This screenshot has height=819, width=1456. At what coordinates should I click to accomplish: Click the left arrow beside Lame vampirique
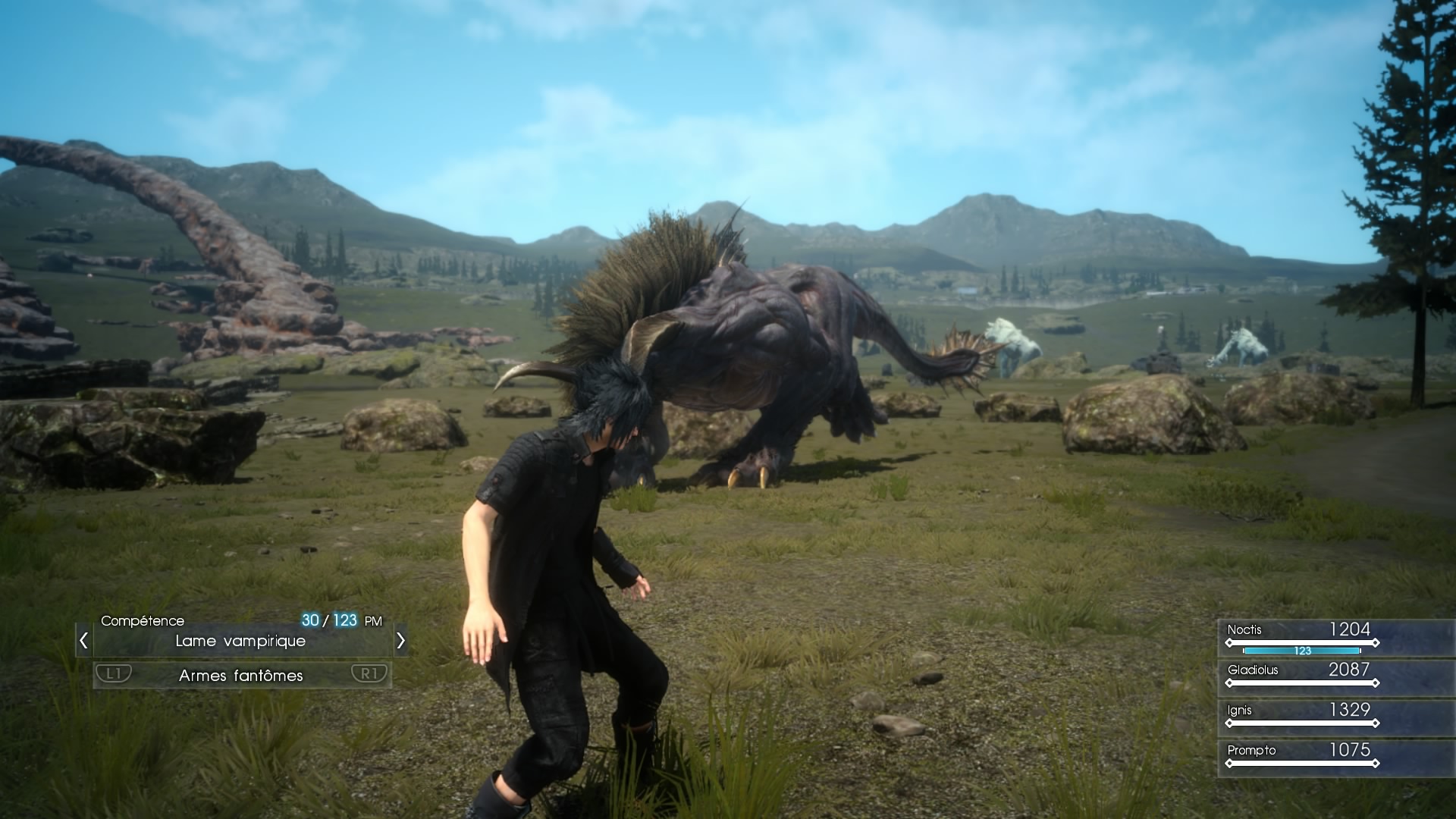tap(83, 642)
